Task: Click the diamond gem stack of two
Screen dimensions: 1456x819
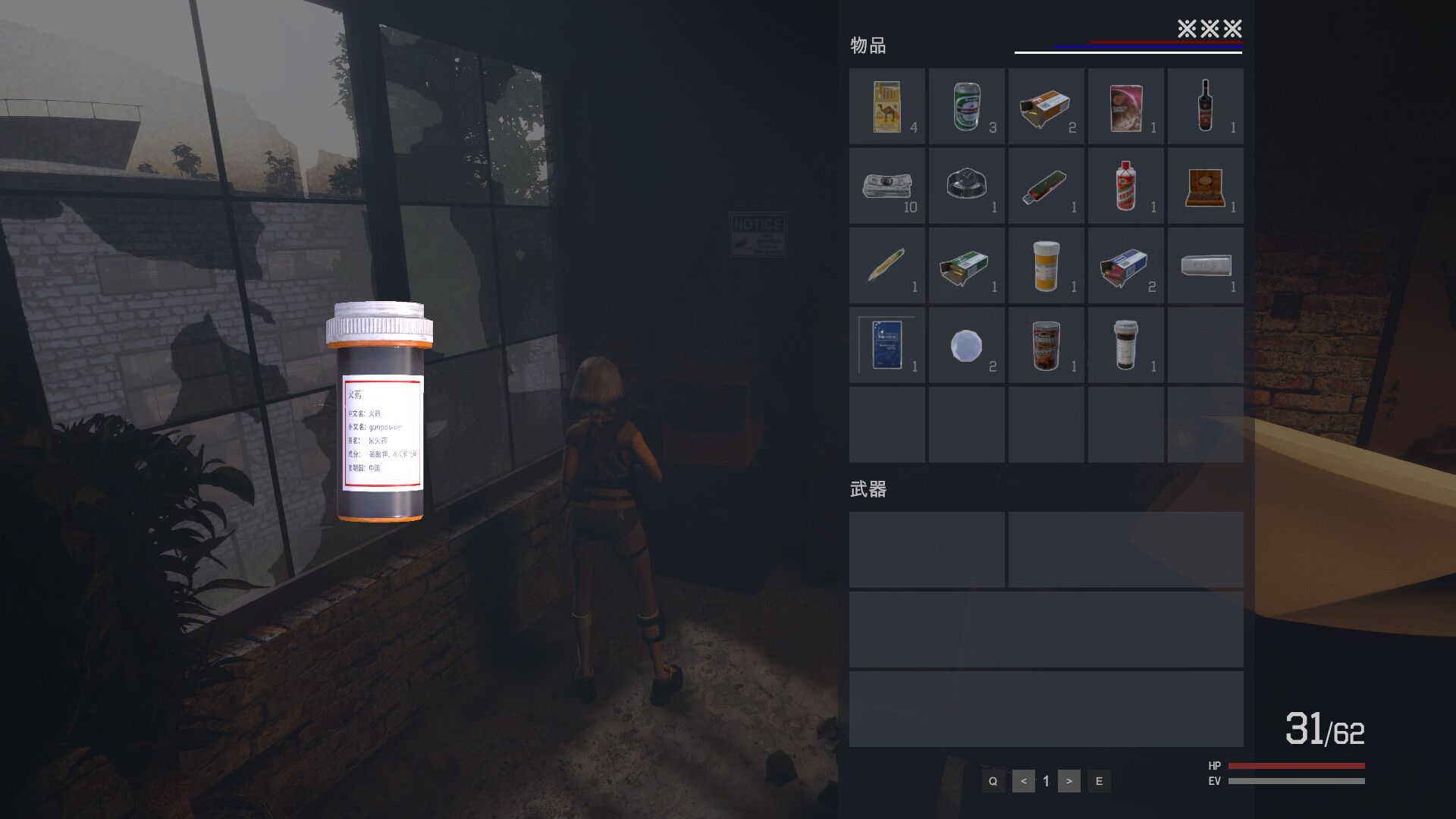Action: click(x=967, y=345)
